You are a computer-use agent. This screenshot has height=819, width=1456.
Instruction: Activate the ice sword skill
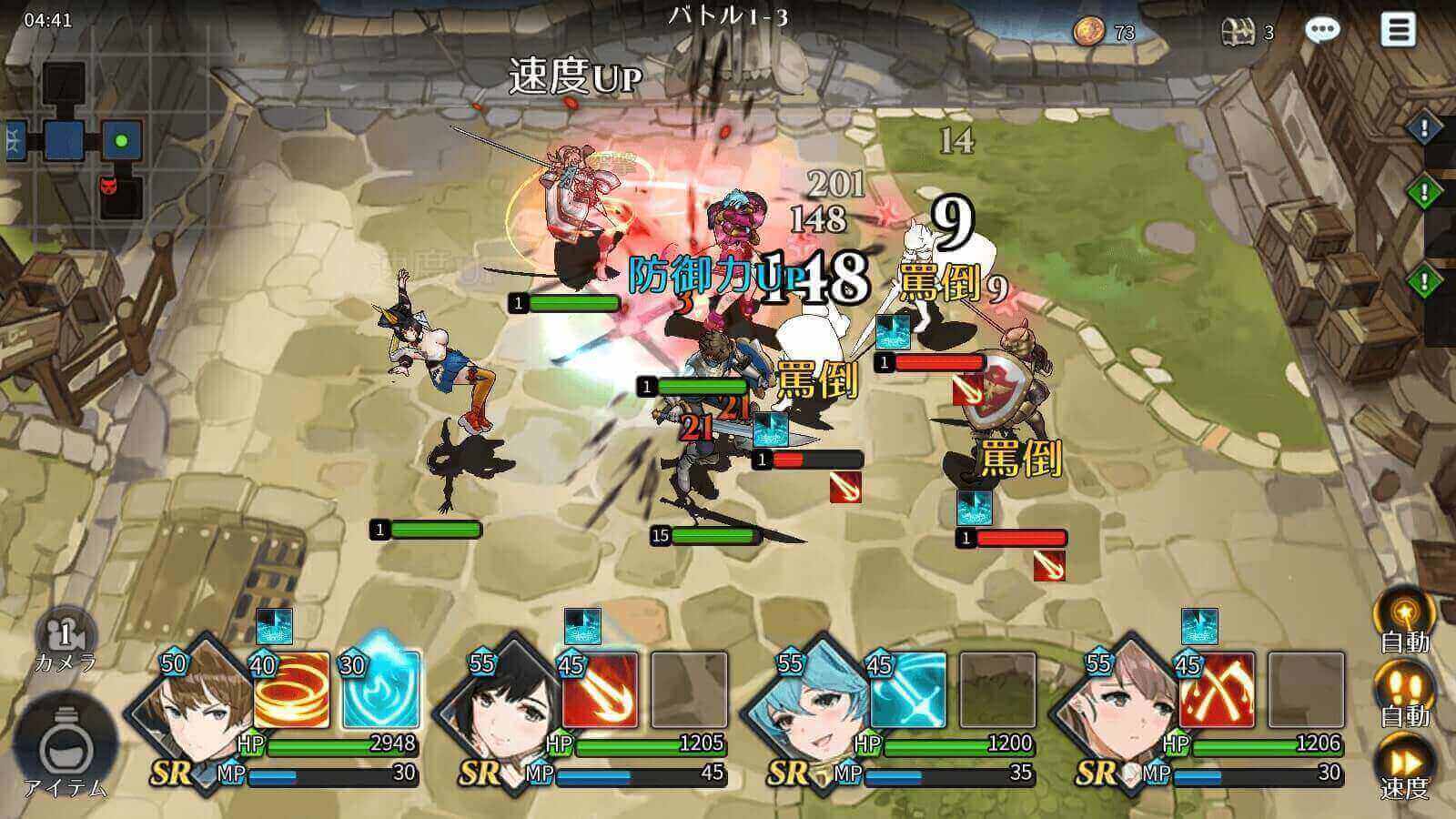[907, 689]
